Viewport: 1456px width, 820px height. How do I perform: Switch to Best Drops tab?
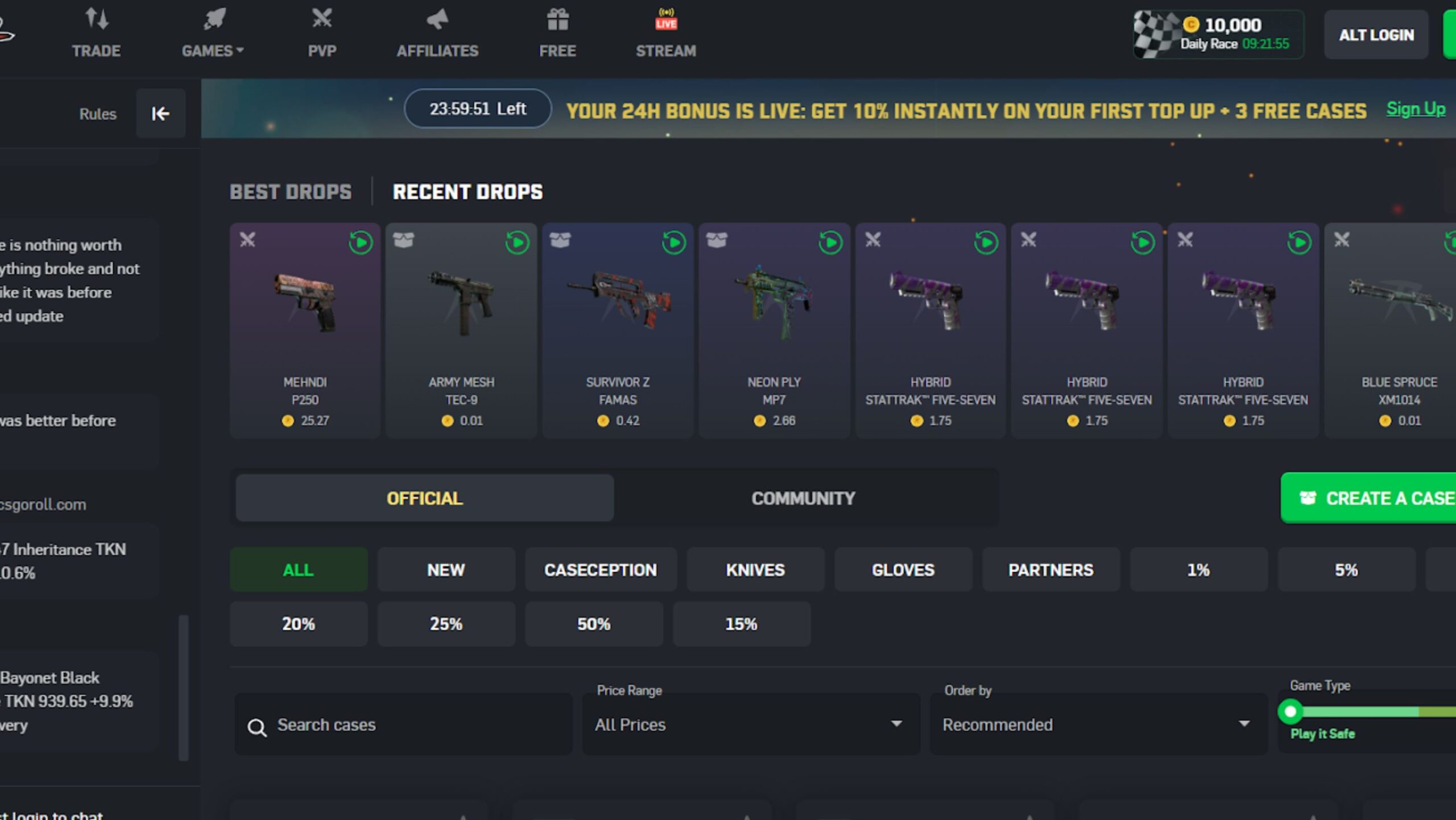click(291, 192)
